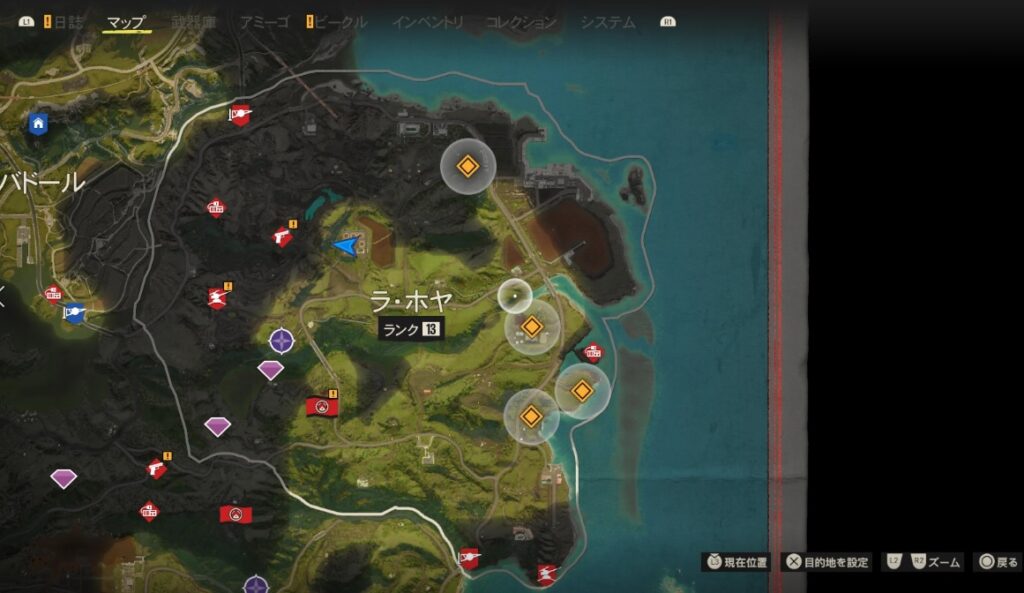Select the マップ tab
The height and width of the screenshot is (593, 1024).
click(x=128, y=22)
